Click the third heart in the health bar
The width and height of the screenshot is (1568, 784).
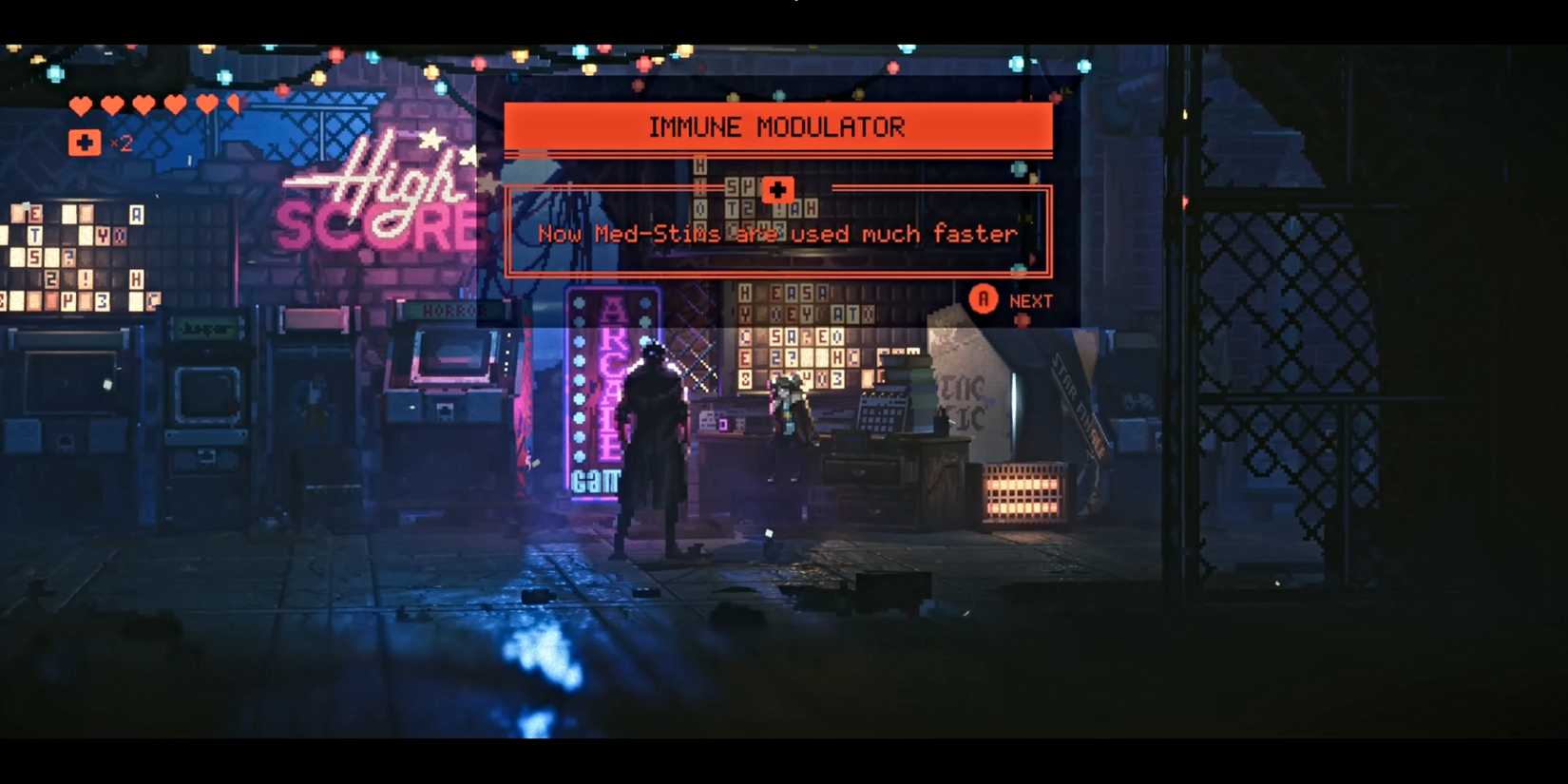click(x=142, y=105)
